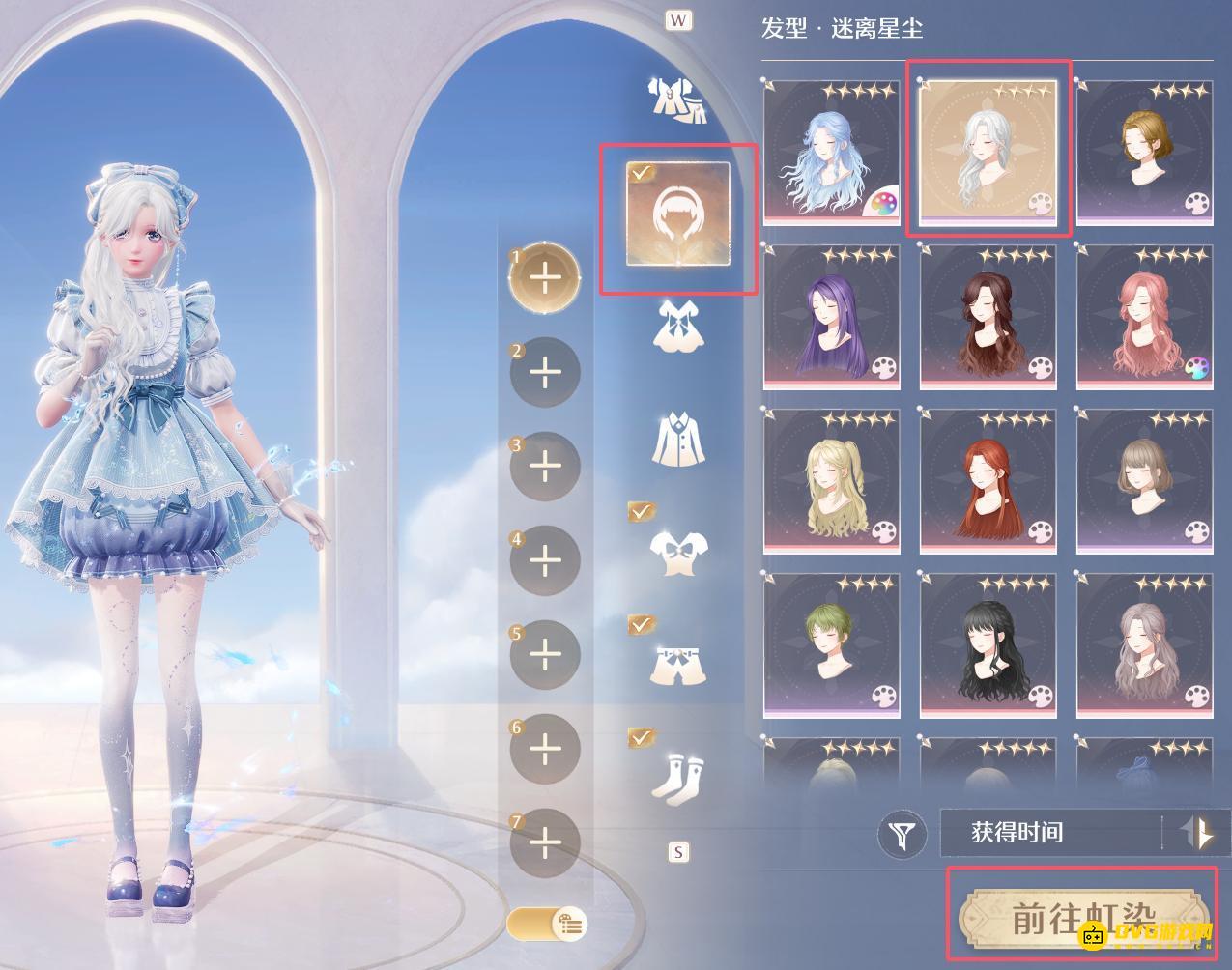Switch to the socks category
1232x970 pixels.
676,776
